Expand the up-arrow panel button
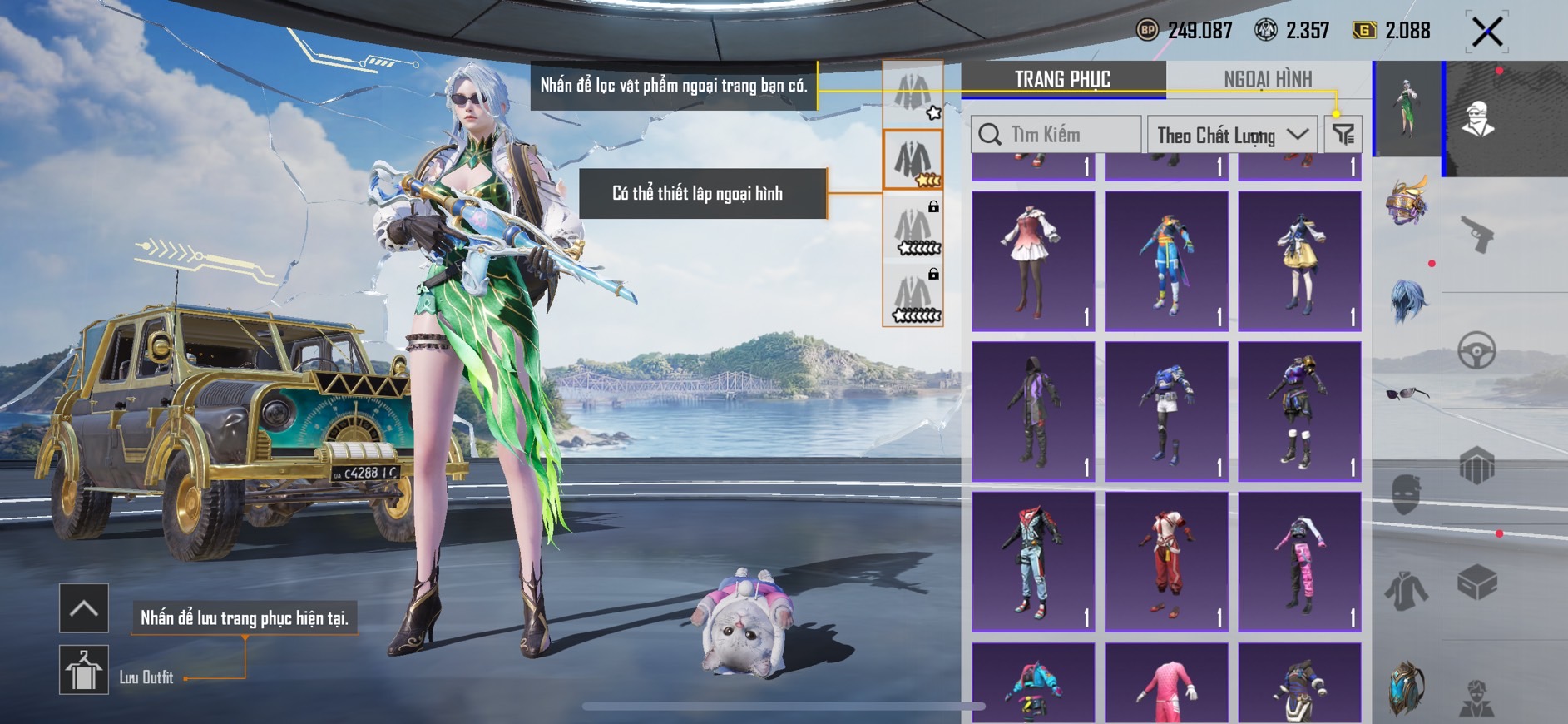This screenshot has height=724, width=1568. click(84, 608)
